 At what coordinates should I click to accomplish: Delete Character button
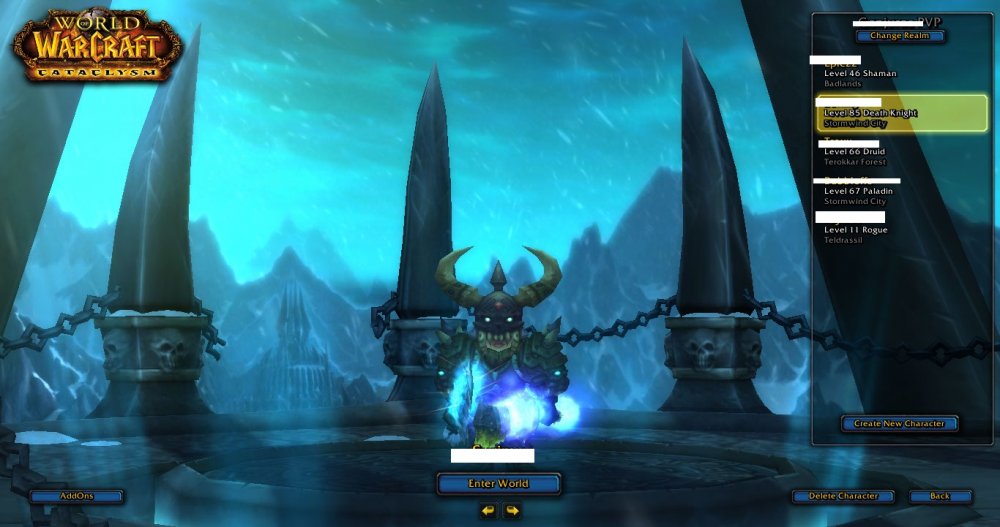(843, 496)
